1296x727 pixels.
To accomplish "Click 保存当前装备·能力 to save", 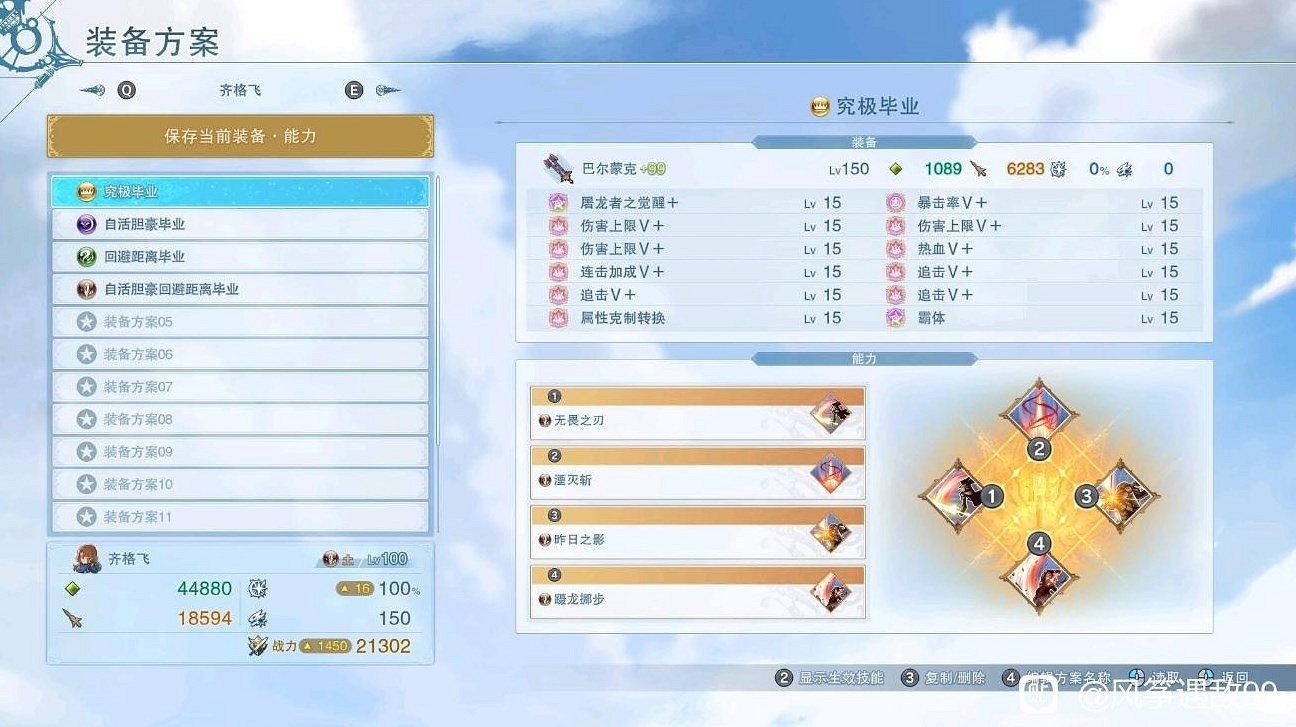I will click(240, 135).
